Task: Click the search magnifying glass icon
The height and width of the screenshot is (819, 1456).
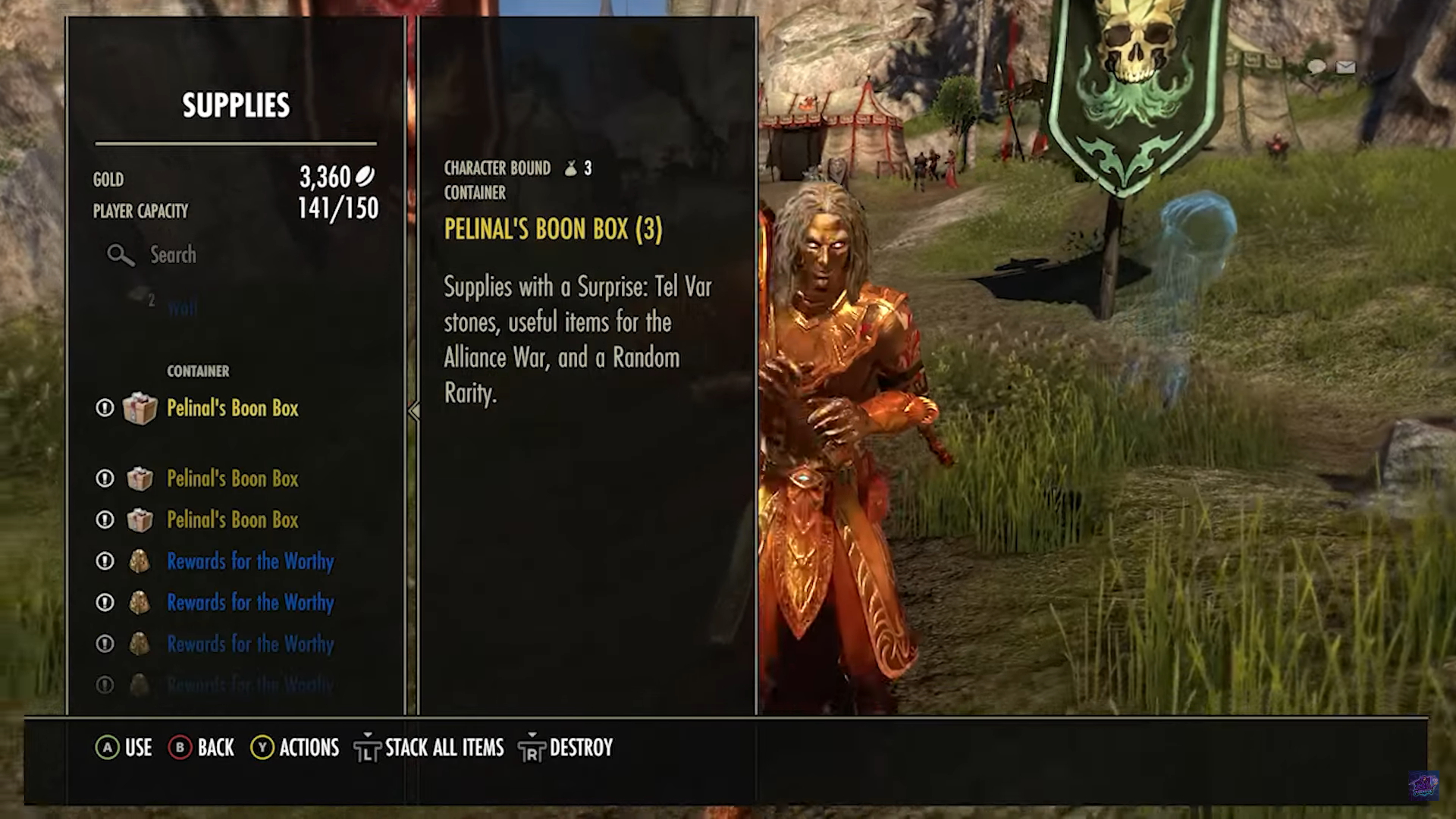Action: click(120, 256)
